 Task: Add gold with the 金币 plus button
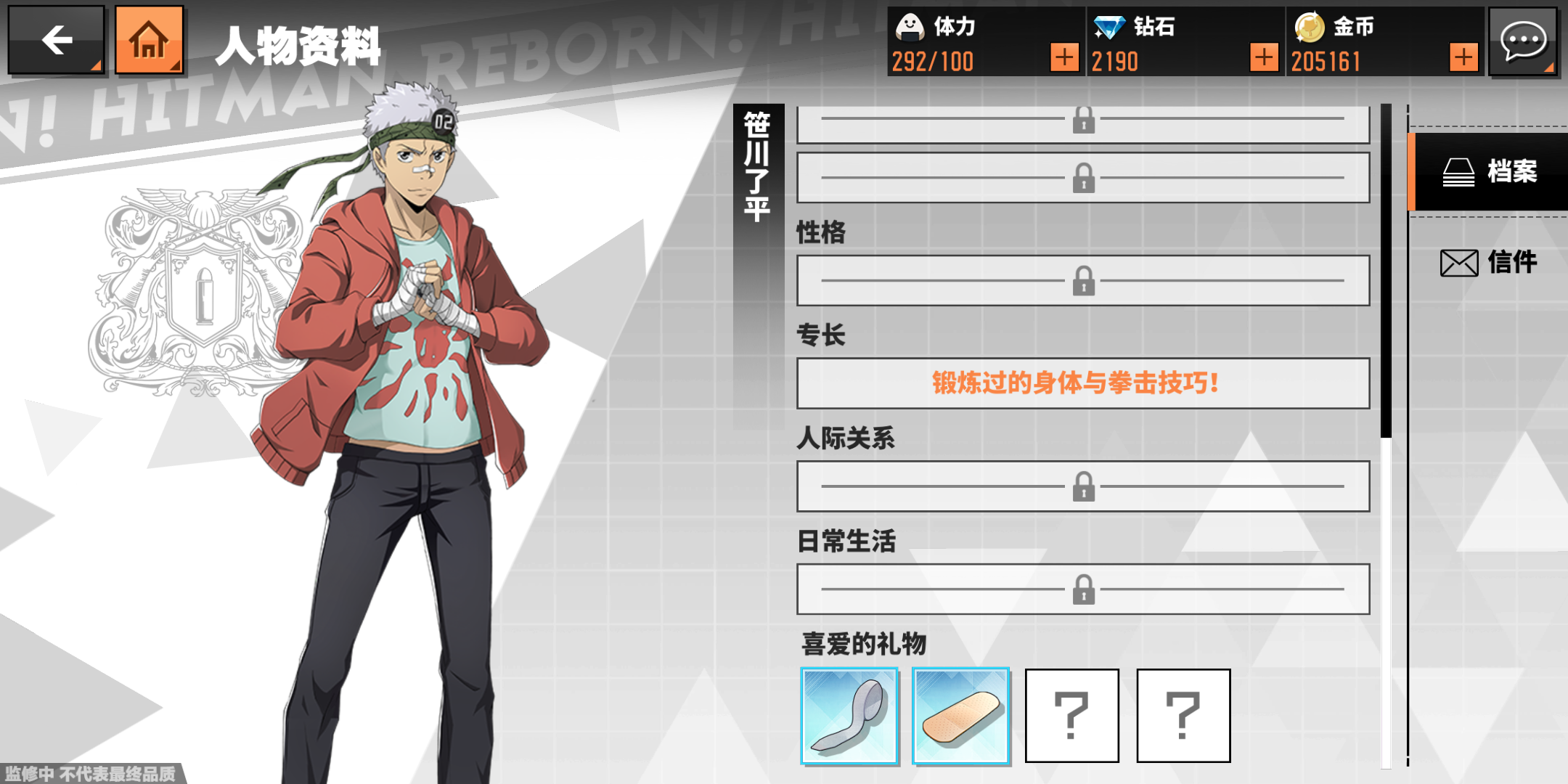tap(1463, 57)
